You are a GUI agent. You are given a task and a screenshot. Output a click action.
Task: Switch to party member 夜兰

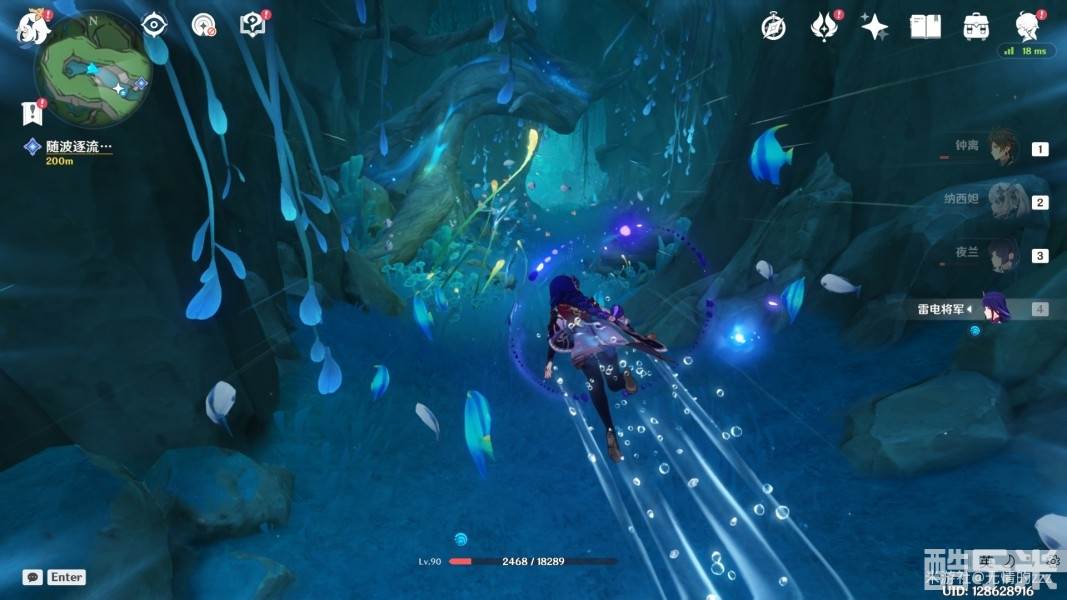1002,255
